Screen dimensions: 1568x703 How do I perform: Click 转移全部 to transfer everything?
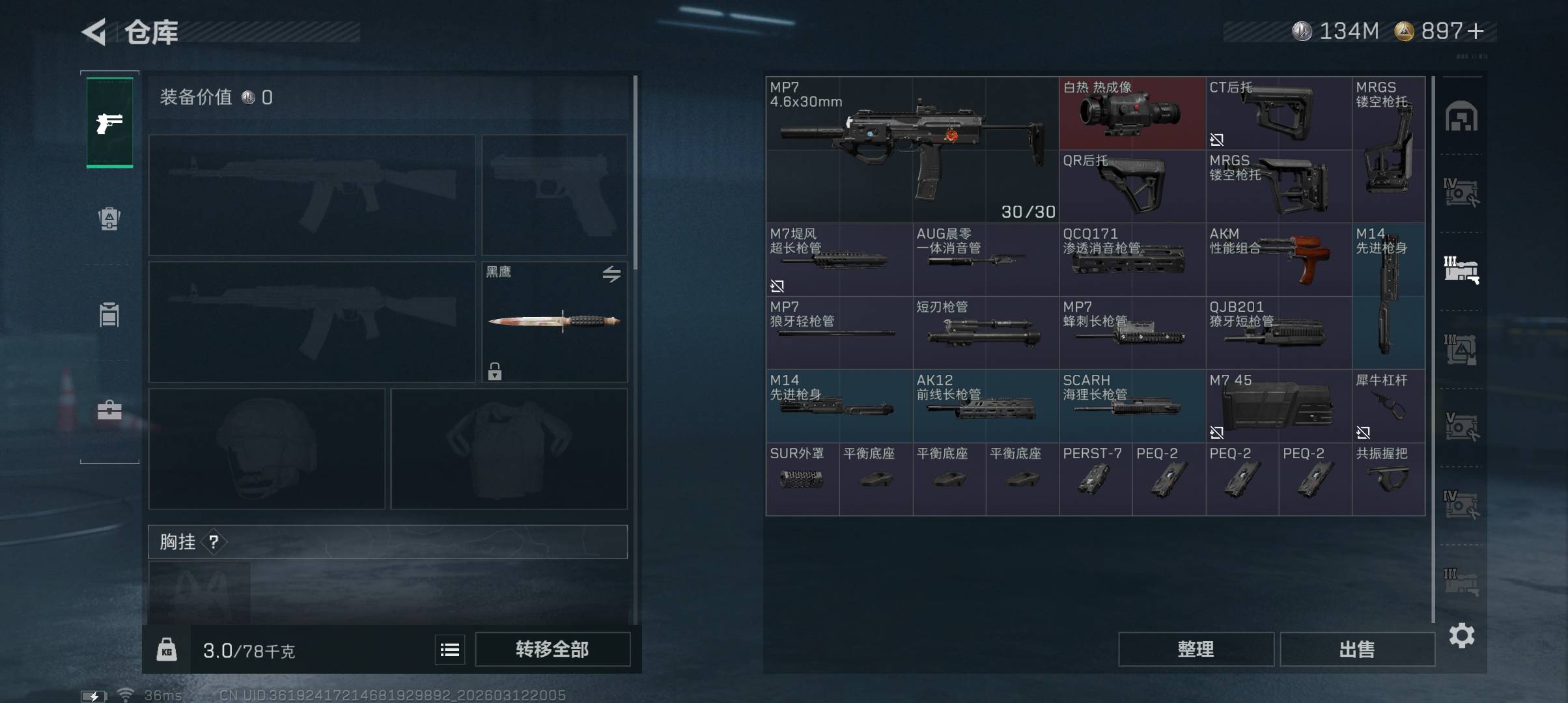click(x=552, y=649)
